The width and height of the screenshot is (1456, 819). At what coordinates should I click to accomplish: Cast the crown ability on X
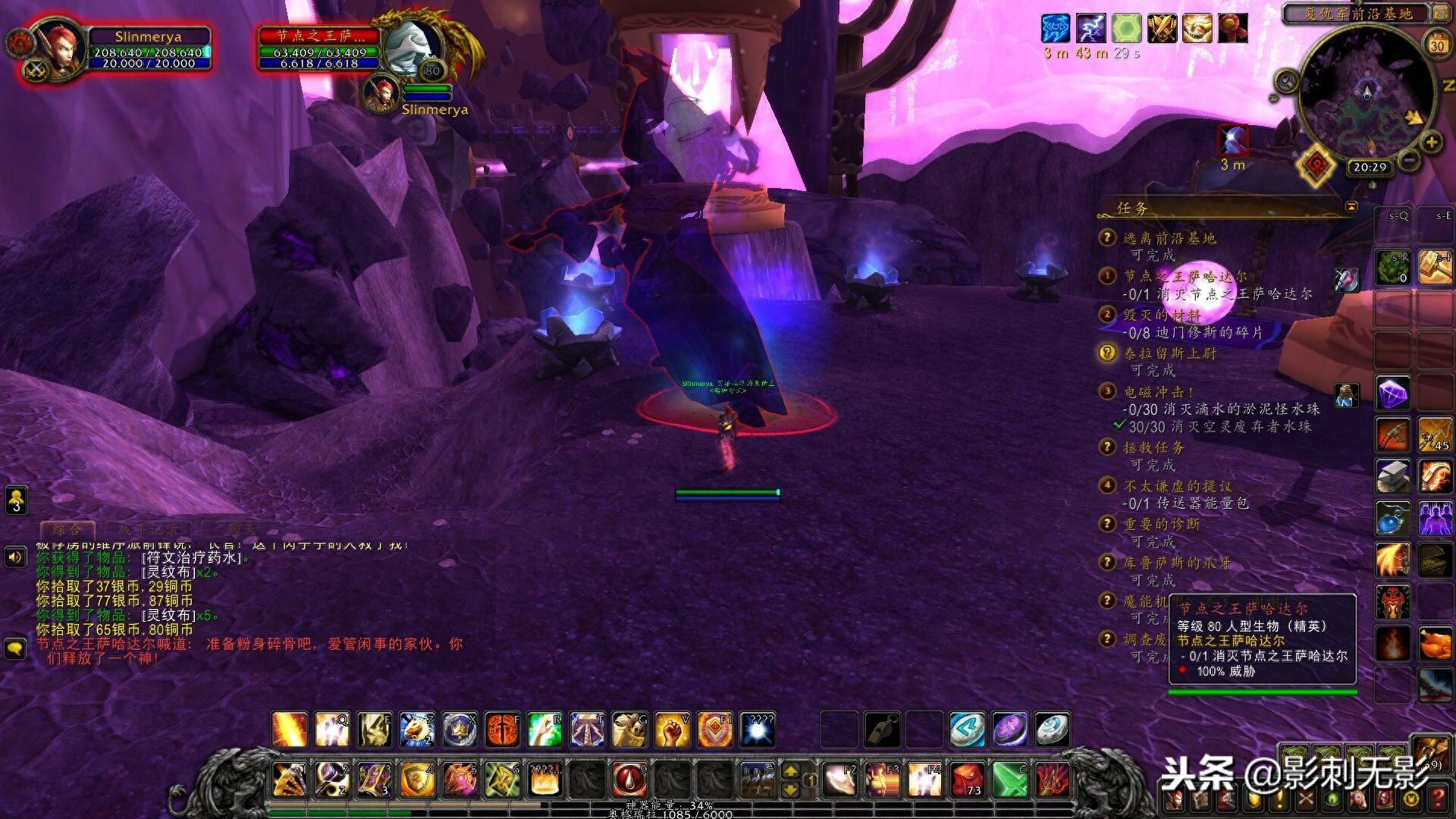tap(460, 730)
